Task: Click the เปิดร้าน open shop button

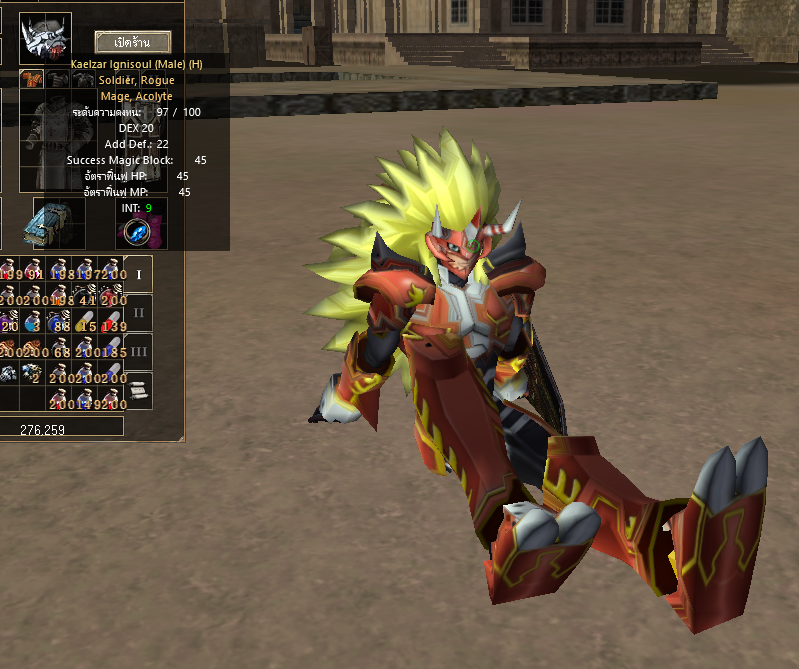Action: (x=133, y=42)
